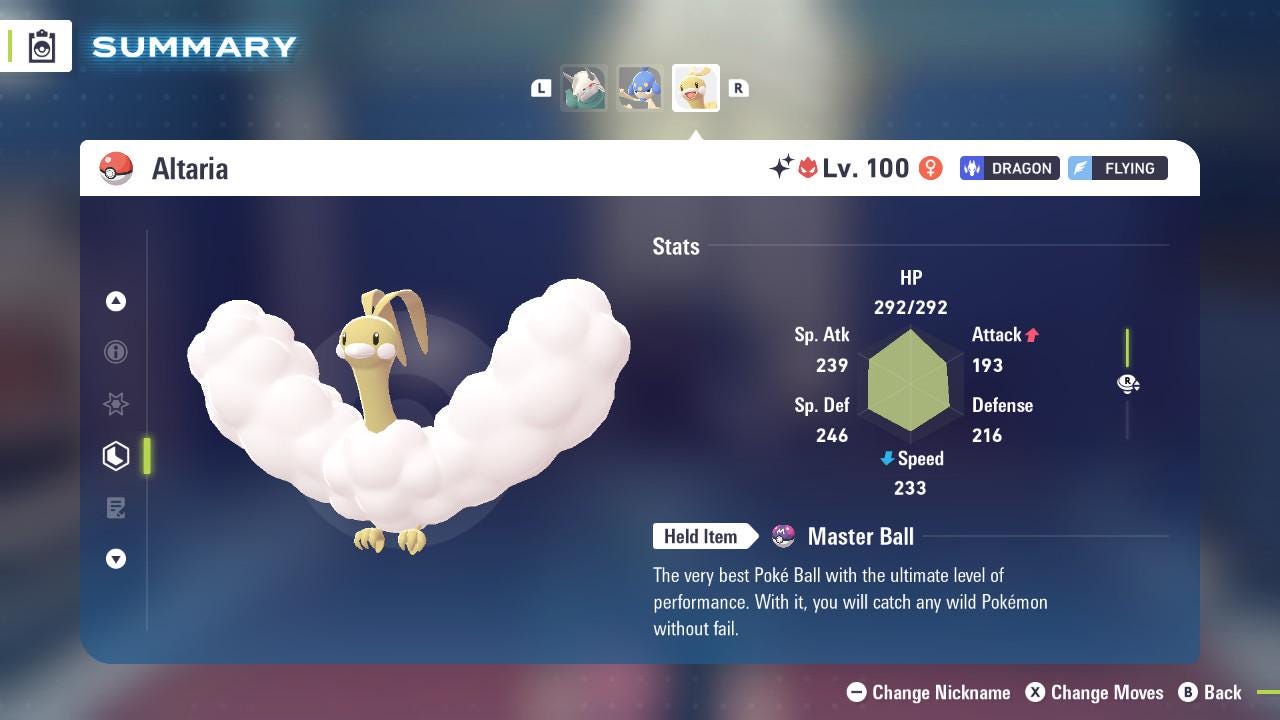Click the Change Moves button
The width and height of the screenshot is (1280, 720).
click(1094, 692)
